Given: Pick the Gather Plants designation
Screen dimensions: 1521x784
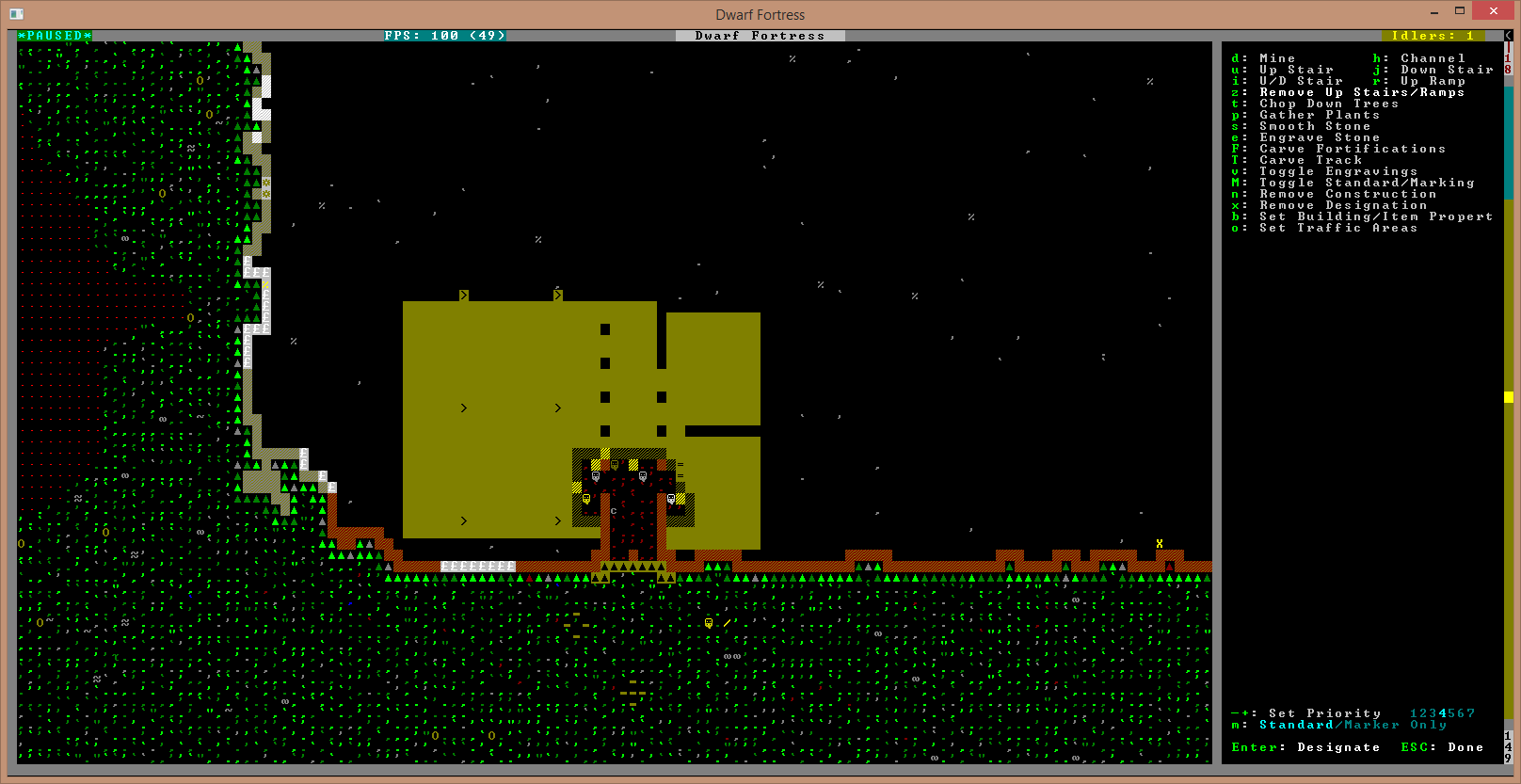Looking at the screenshot, I should 1319,115.
